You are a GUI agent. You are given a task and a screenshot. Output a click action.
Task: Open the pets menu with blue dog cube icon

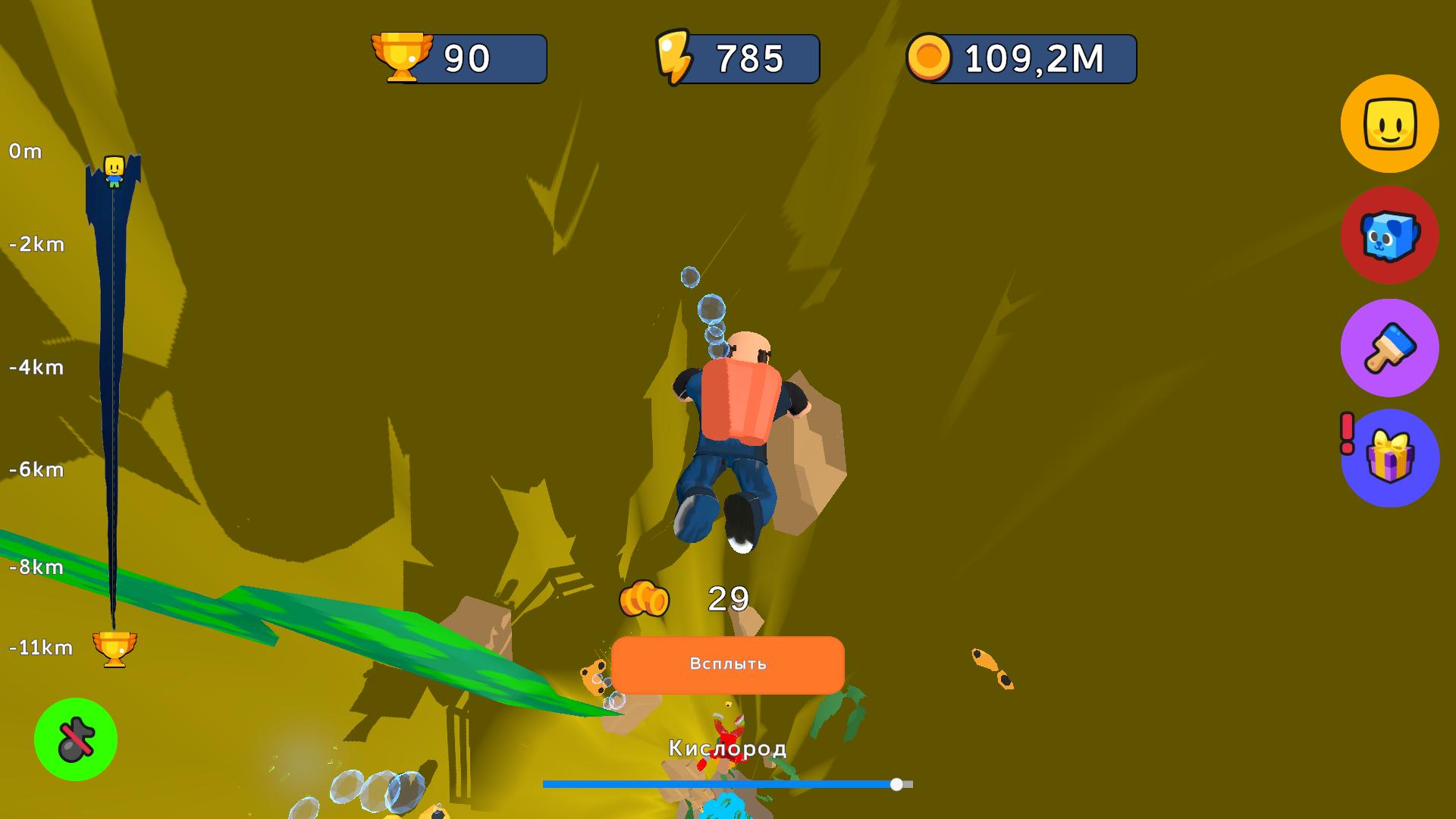pos(1389,237)
